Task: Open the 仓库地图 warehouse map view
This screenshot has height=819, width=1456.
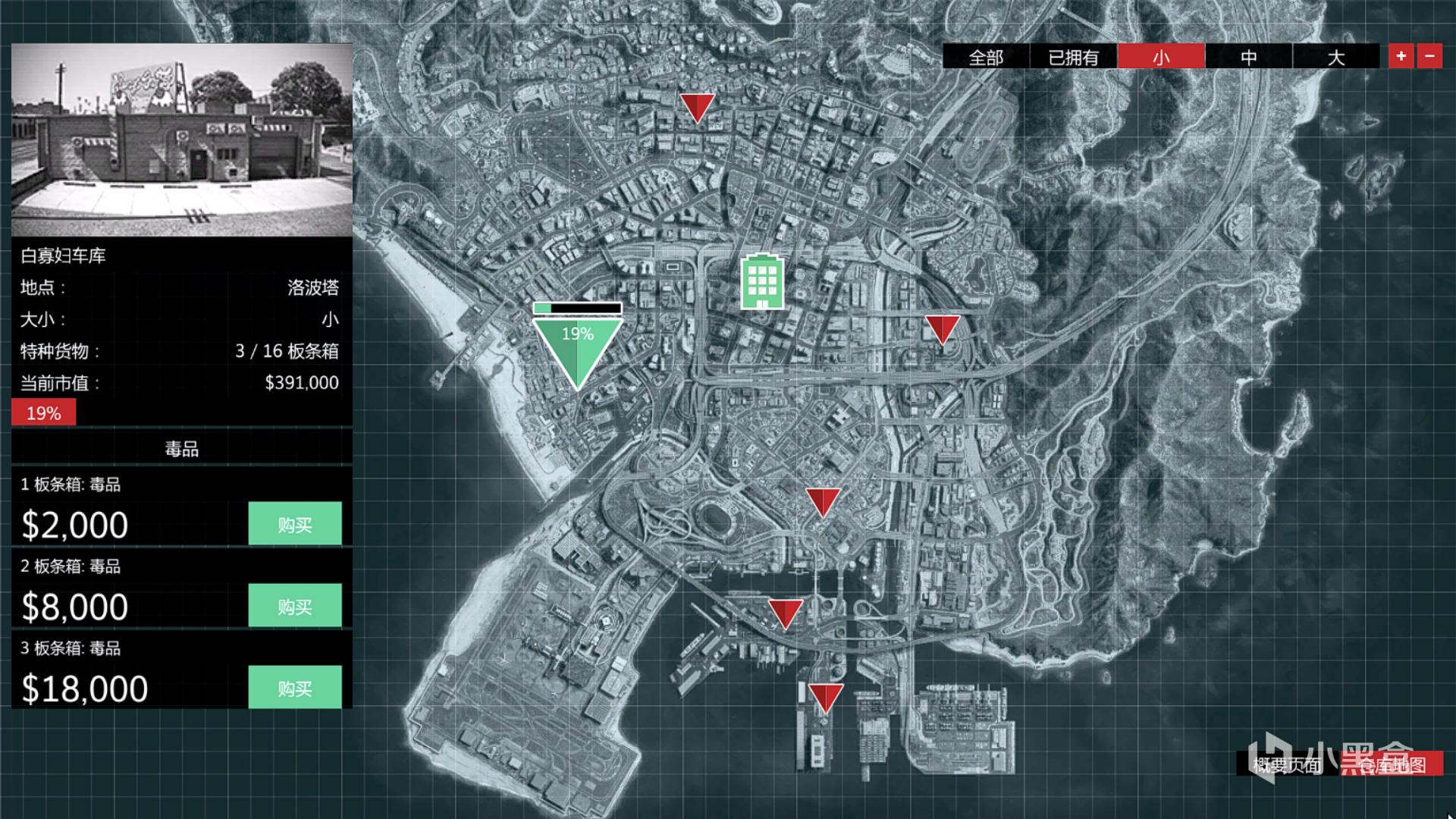Action: click(x=1392, y=764)
